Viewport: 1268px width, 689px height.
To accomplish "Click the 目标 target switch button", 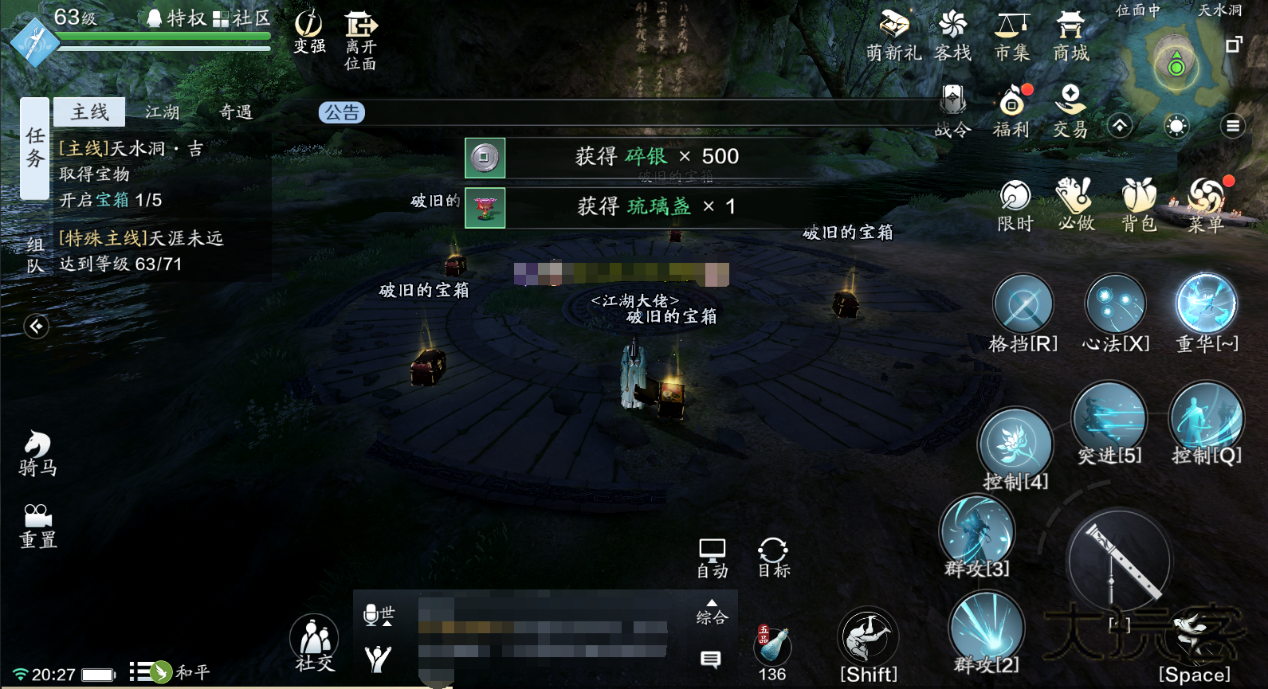I will tap(773, 557).
